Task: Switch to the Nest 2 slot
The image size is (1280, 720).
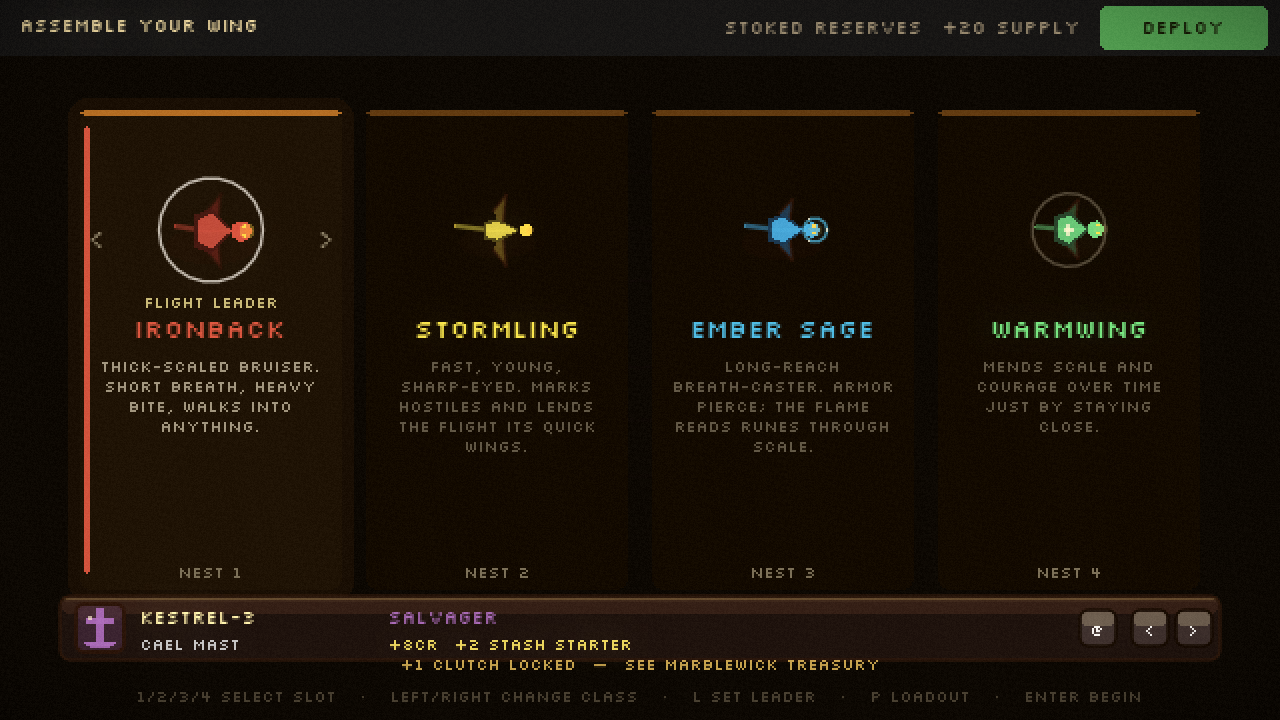Action: (497, 573)
